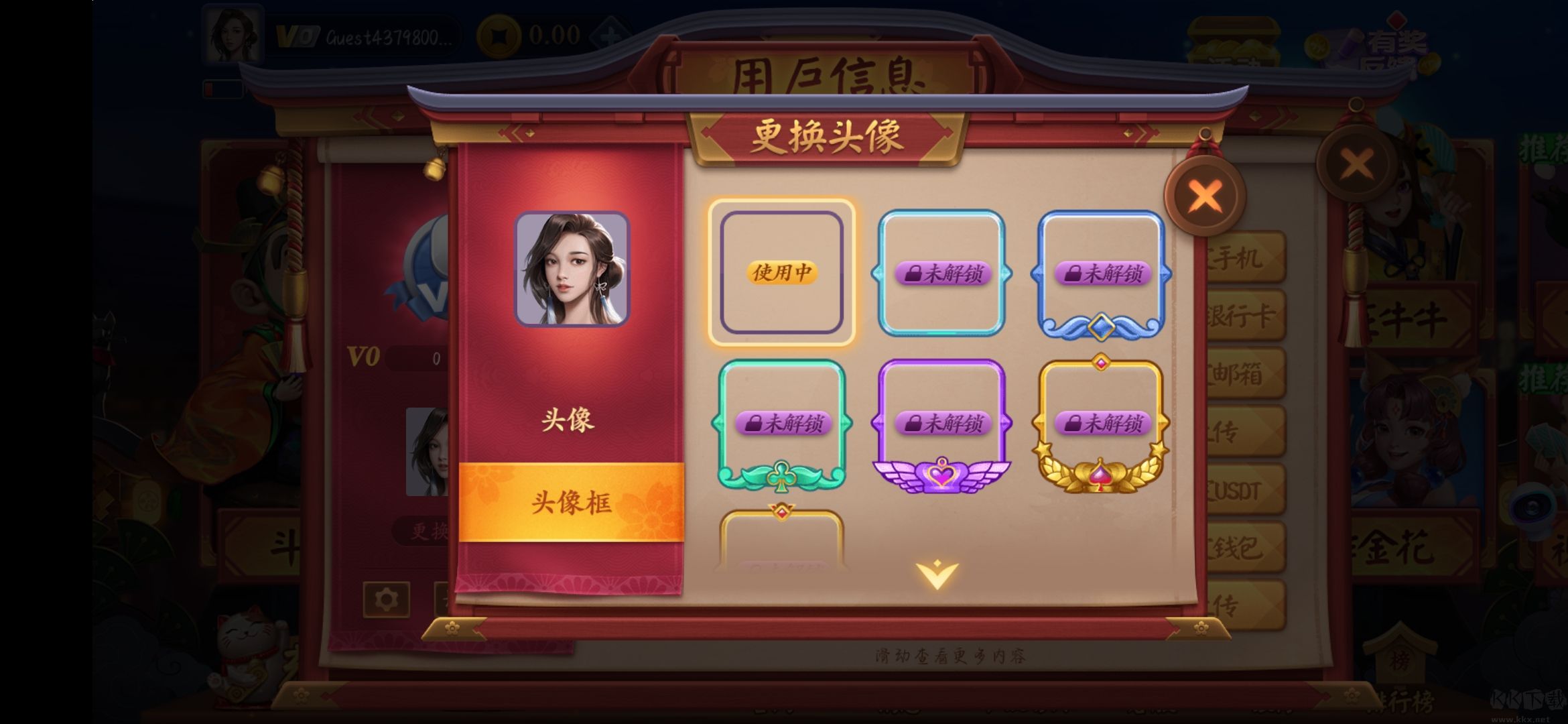Select the purple winged heart avatar frame
1568x724 pixels.
tap(943, 422)
